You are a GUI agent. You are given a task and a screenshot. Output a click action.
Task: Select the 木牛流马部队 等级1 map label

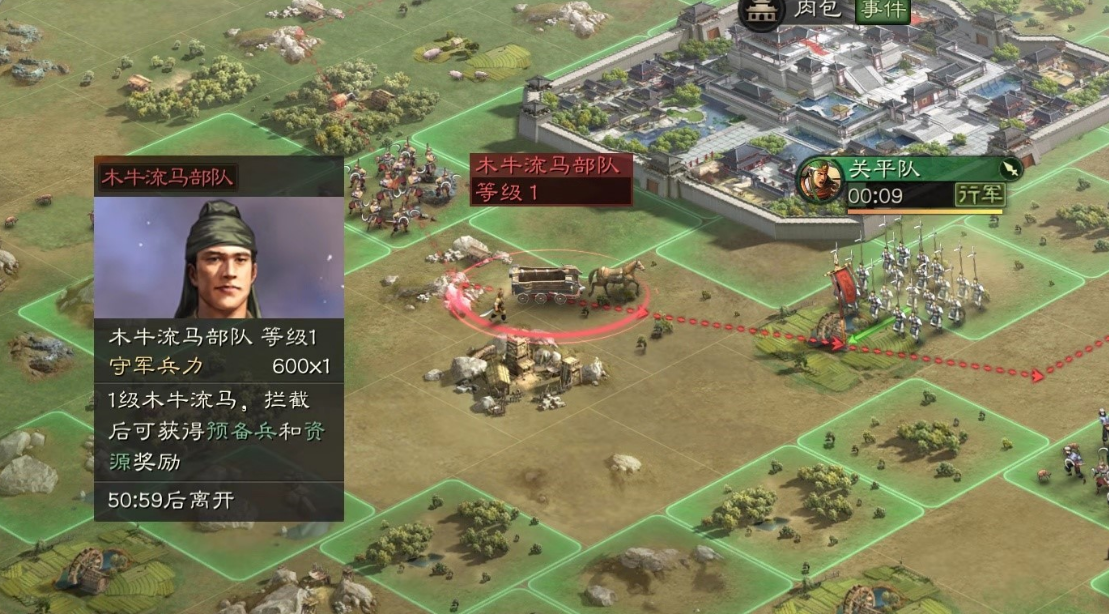[x=551, y=179]
